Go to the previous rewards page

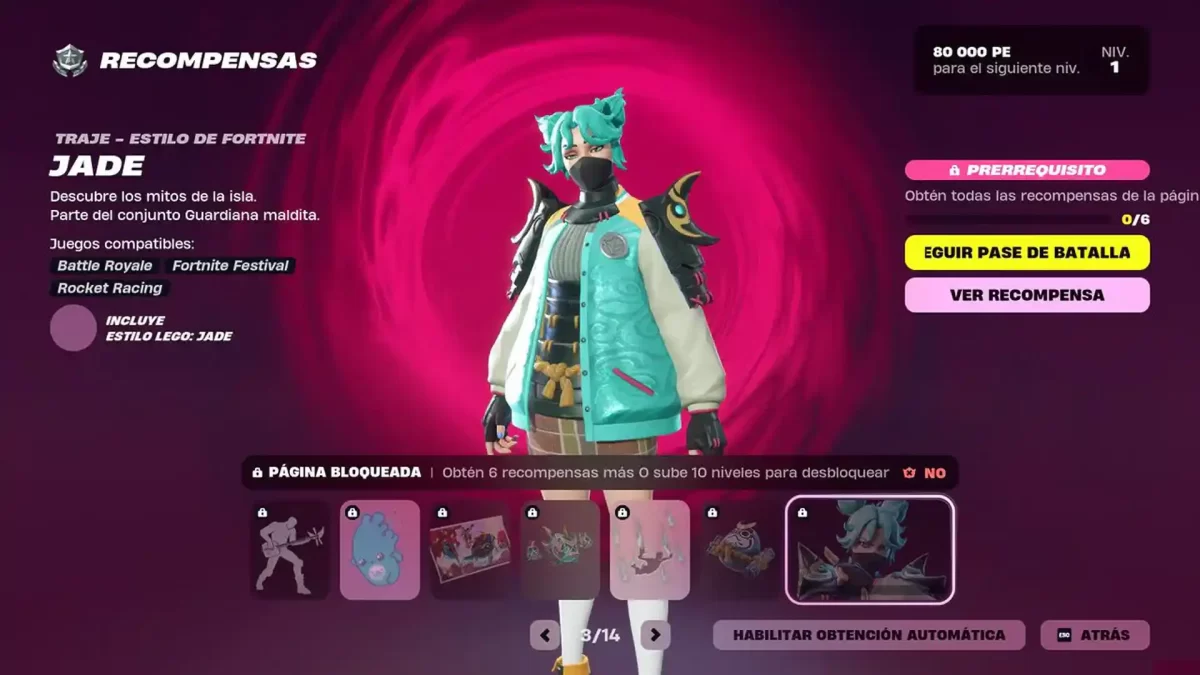pos(545,635)
